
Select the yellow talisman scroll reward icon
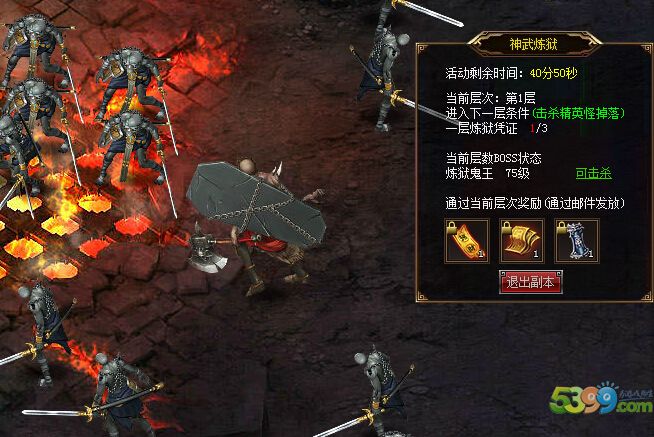[466, 241]
